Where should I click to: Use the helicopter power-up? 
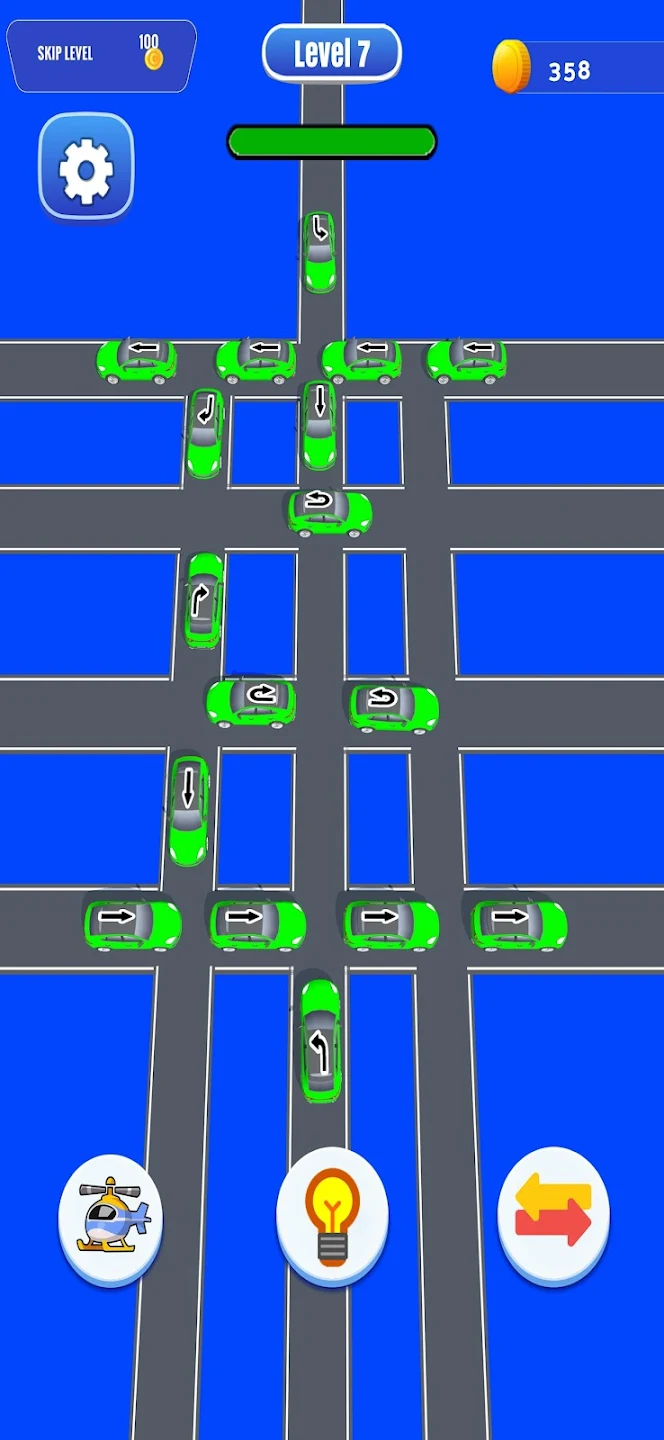tap(111, 1217)
